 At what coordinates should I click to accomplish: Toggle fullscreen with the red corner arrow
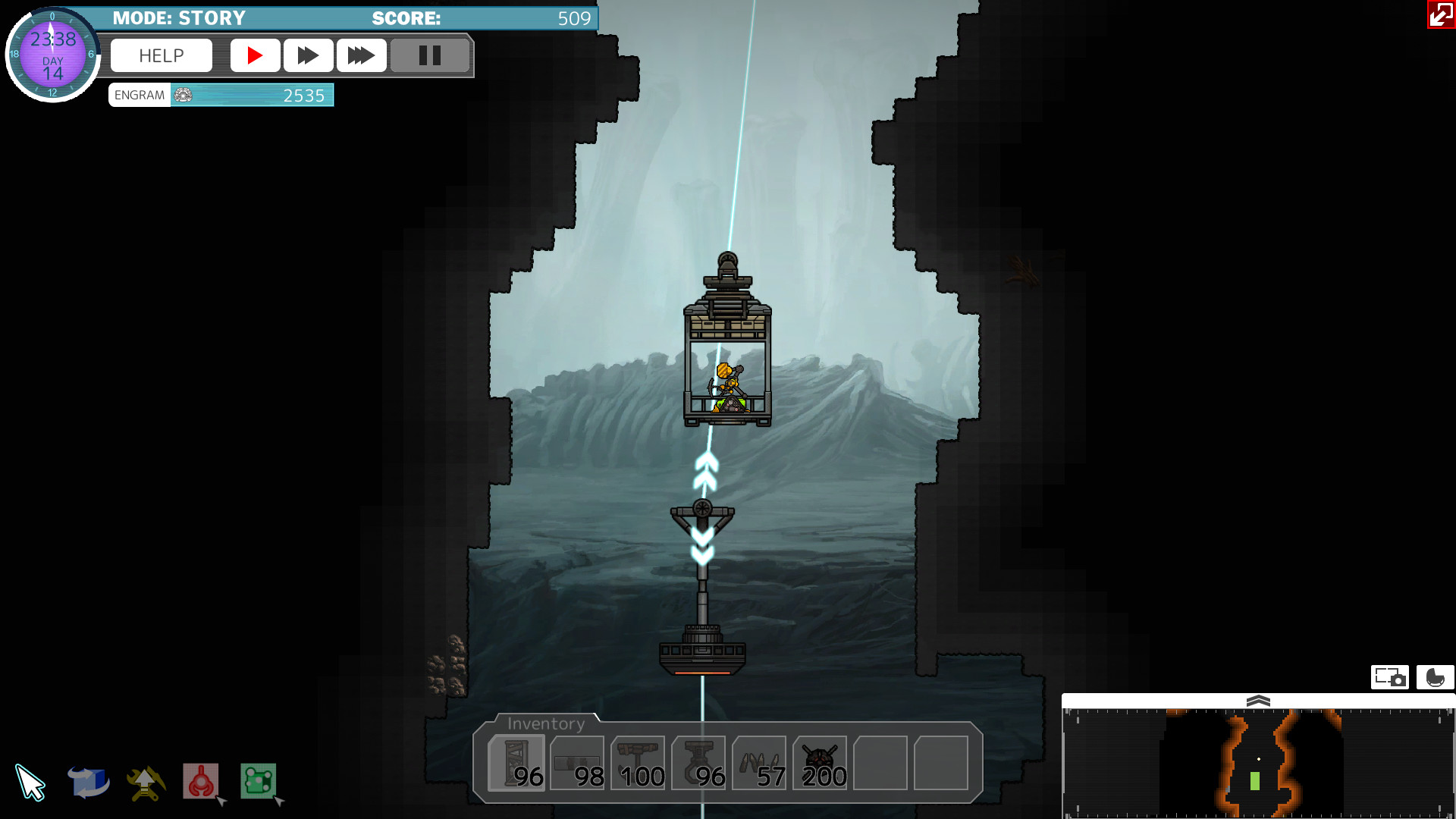tap(1441, 14)
